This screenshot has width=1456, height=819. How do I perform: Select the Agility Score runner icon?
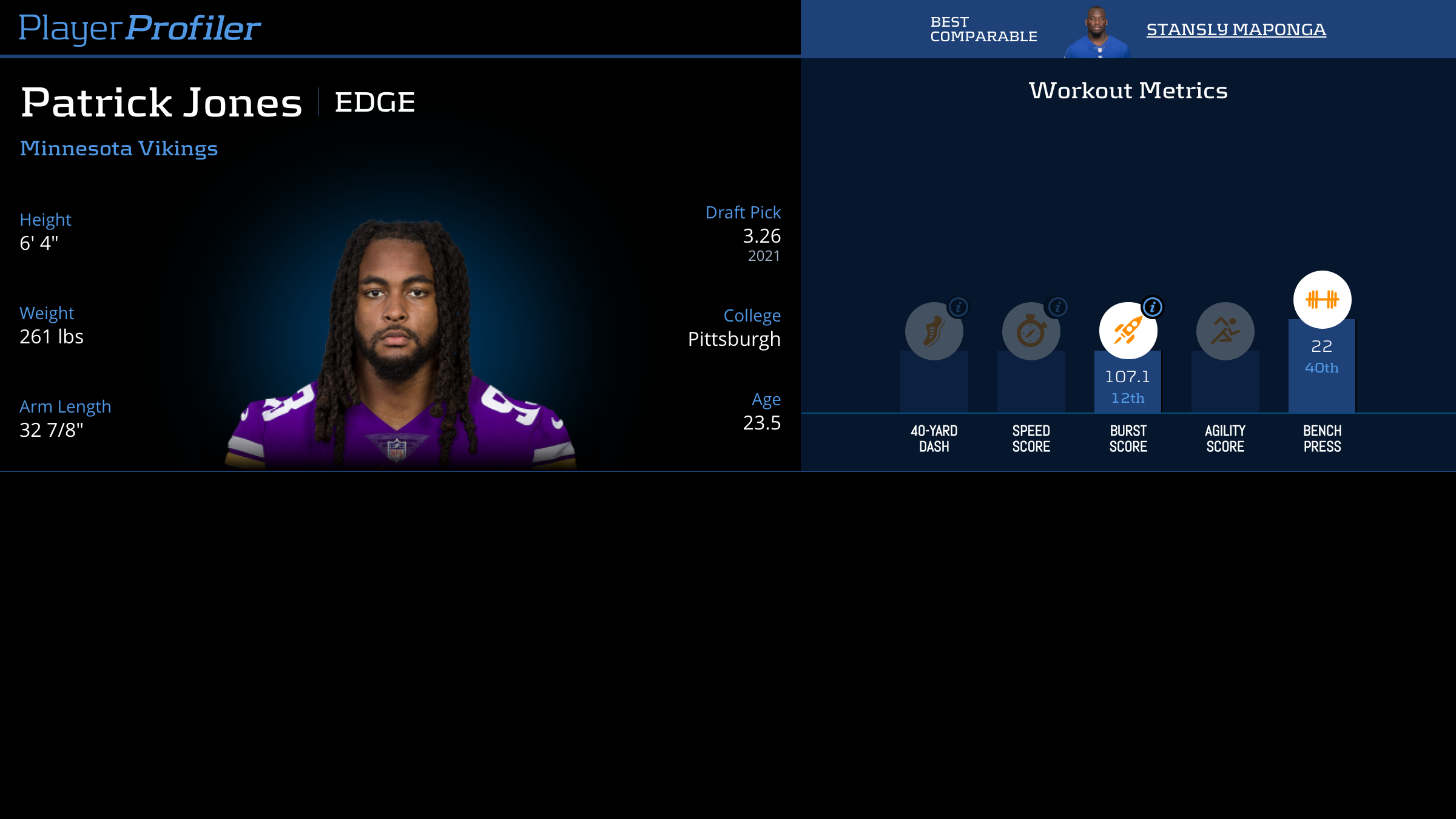pos(1225,331)
